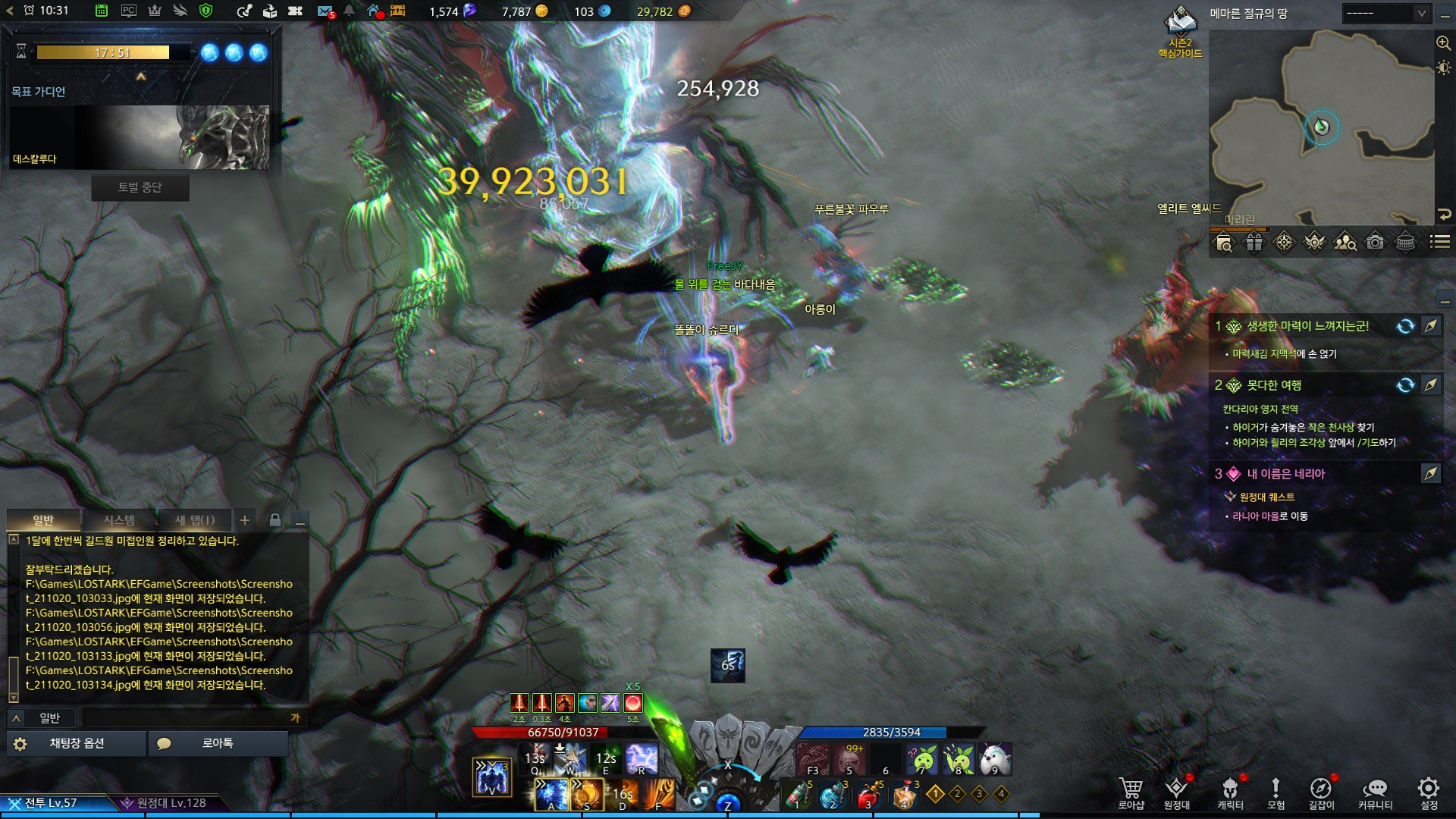1456x819 pixels.
Task: Select quest 내 이름은 네리아 in tracker
Action: tap(1285, 474)
